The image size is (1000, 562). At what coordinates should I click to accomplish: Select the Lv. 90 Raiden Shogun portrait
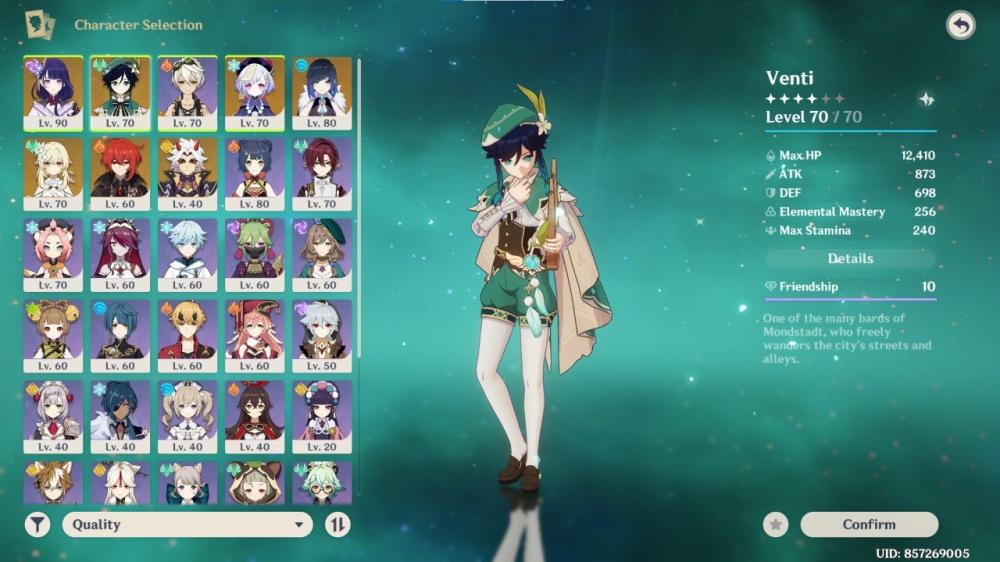(x=53, y=92)
